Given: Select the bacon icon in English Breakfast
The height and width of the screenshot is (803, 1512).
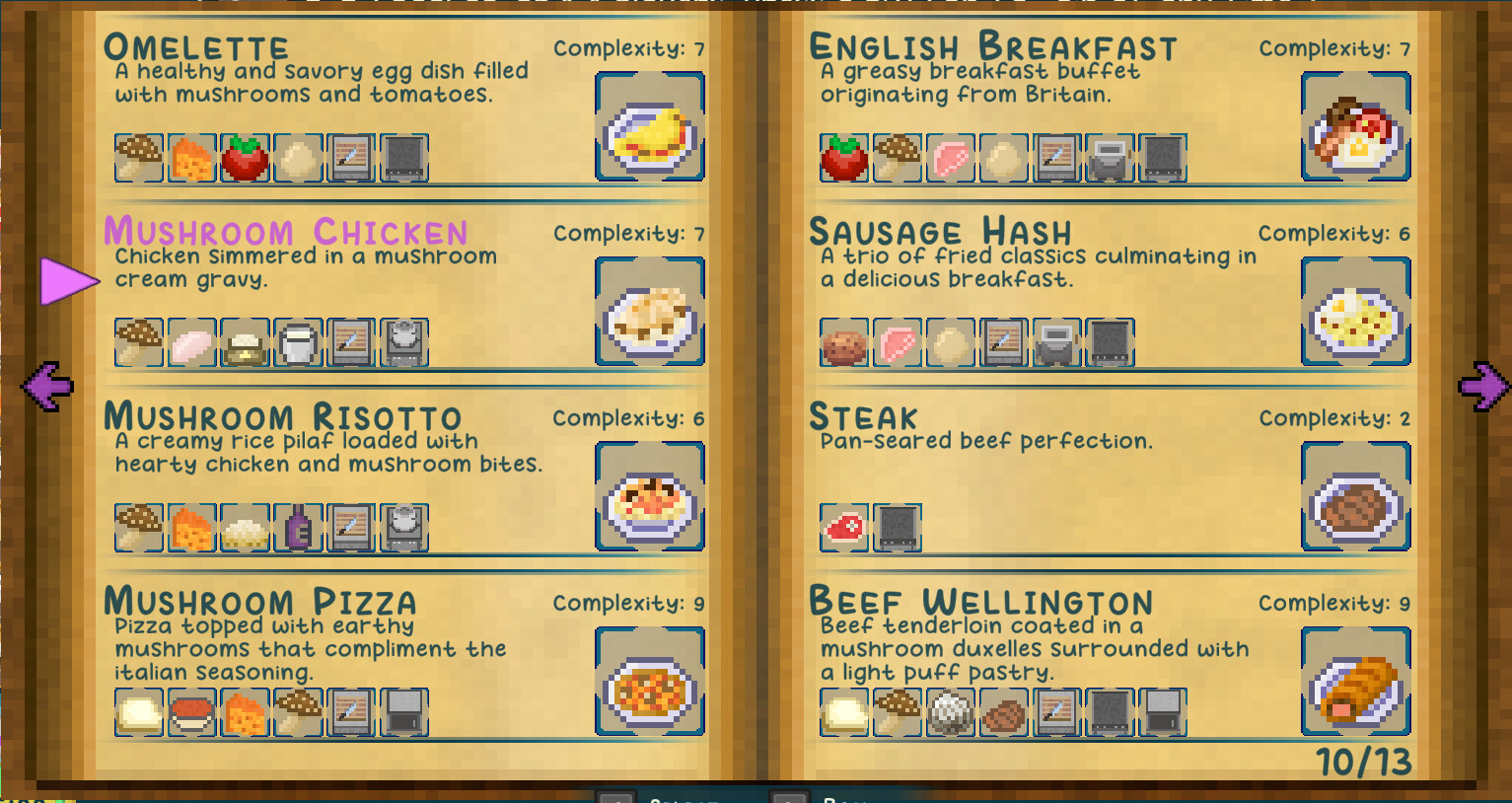Looking at the screenshot, I should tap(950, 158).
